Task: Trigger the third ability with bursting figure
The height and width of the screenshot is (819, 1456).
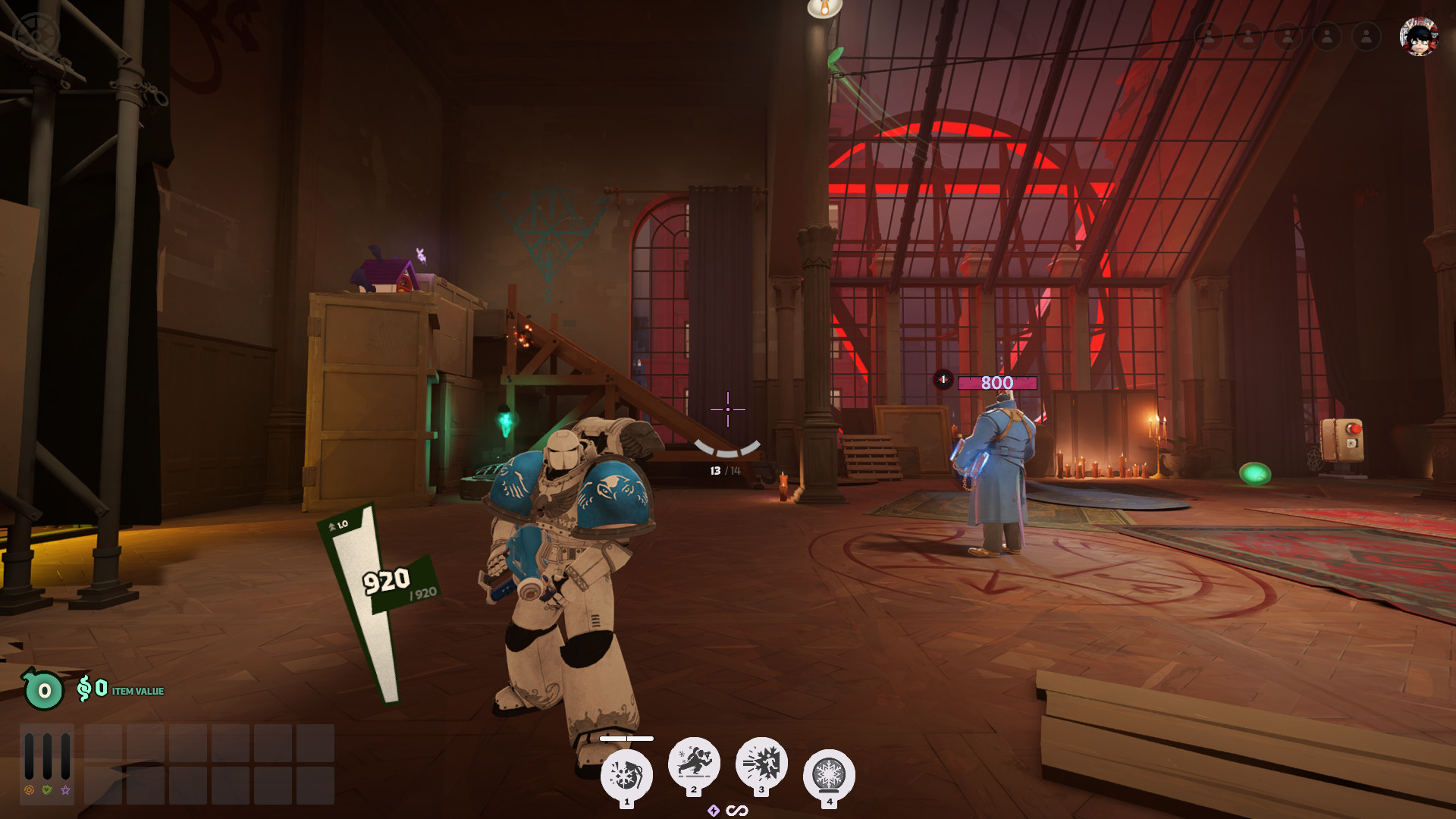Action: [761, 762]
